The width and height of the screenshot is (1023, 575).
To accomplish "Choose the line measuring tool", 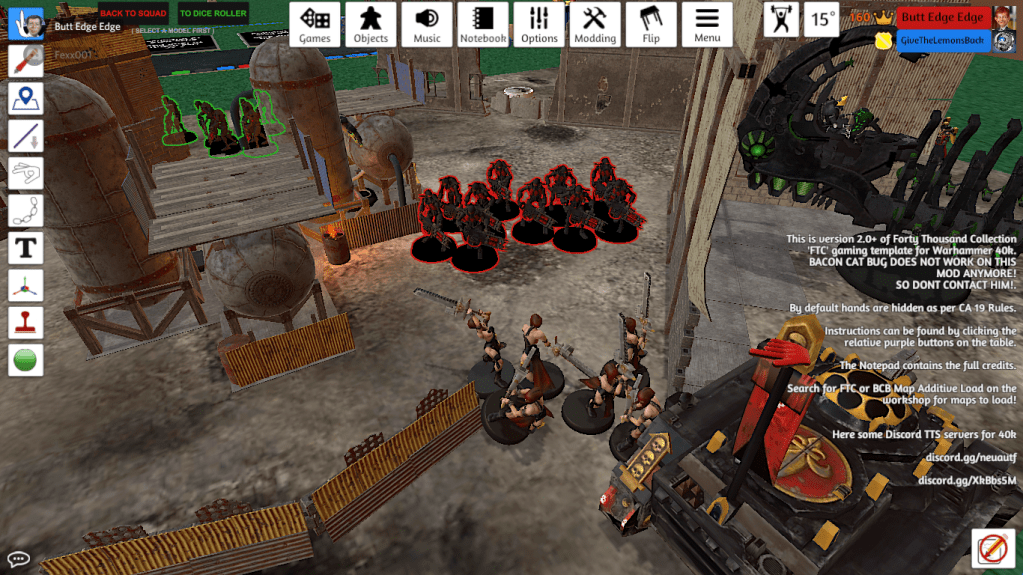I will click(x=25, y=136).
